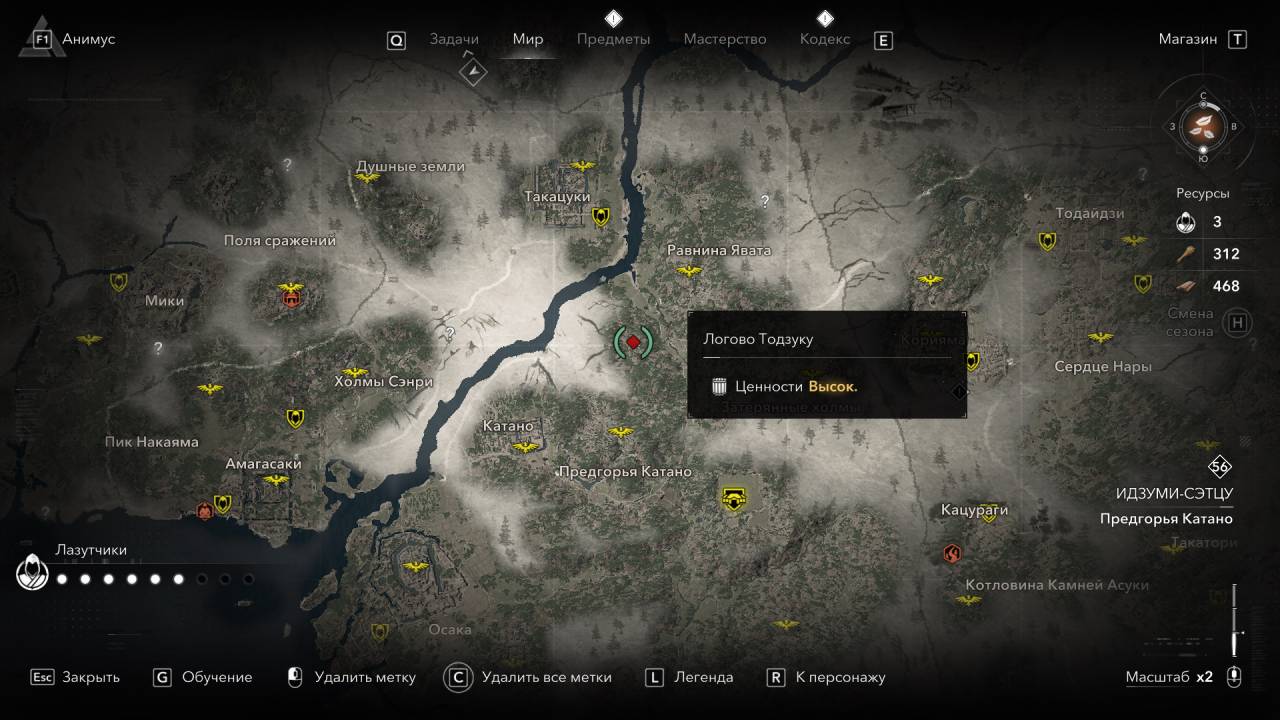The height and width of the screenshot is (720, 1280).
Task: Open the Анимус menu
Action: [x=88, y=39]
